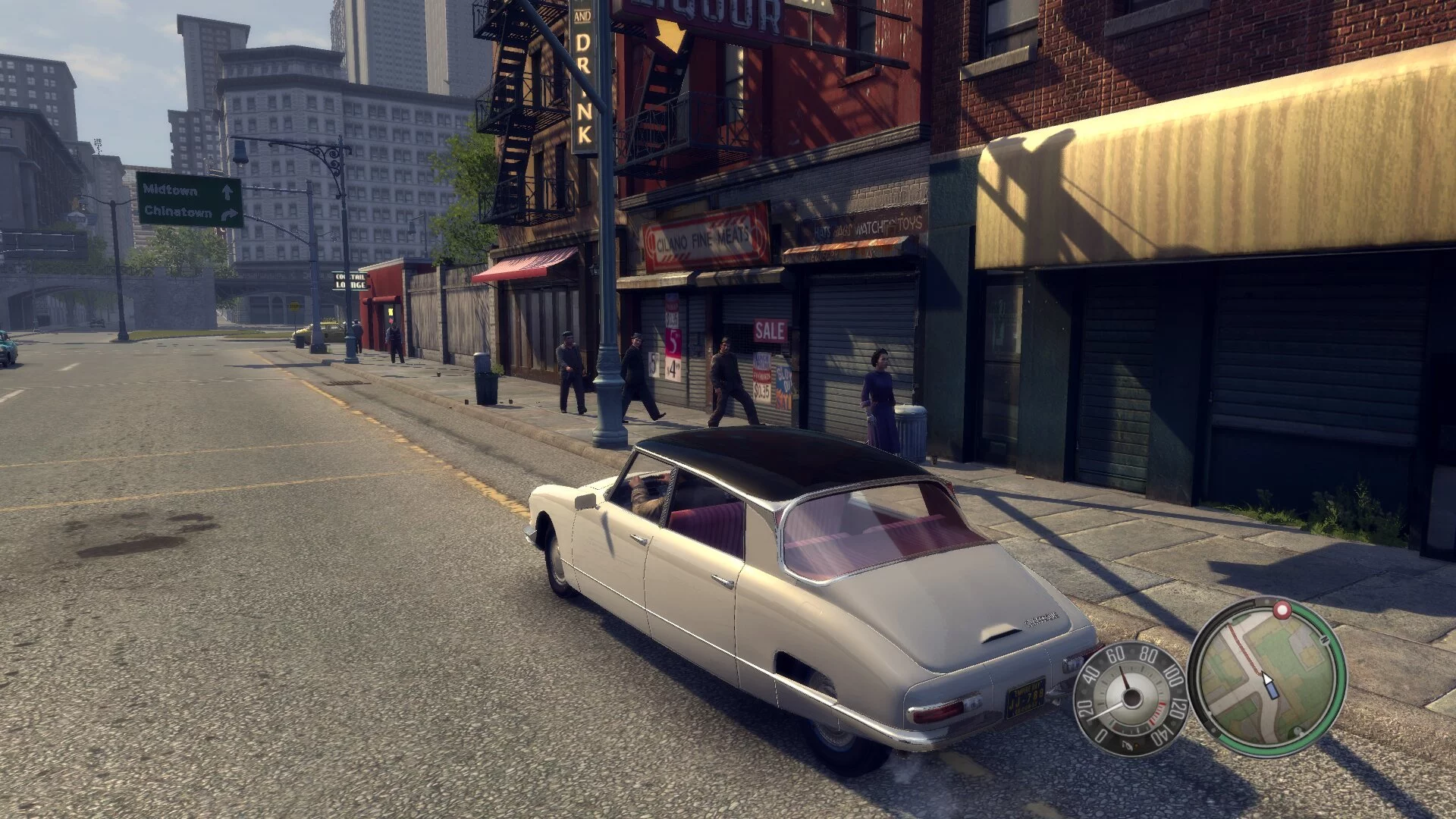Image resolution: width=1456 pixels, height=819 pixels.
Task: Select the red objective marker on the minimap
Action: coord(1282,610)
